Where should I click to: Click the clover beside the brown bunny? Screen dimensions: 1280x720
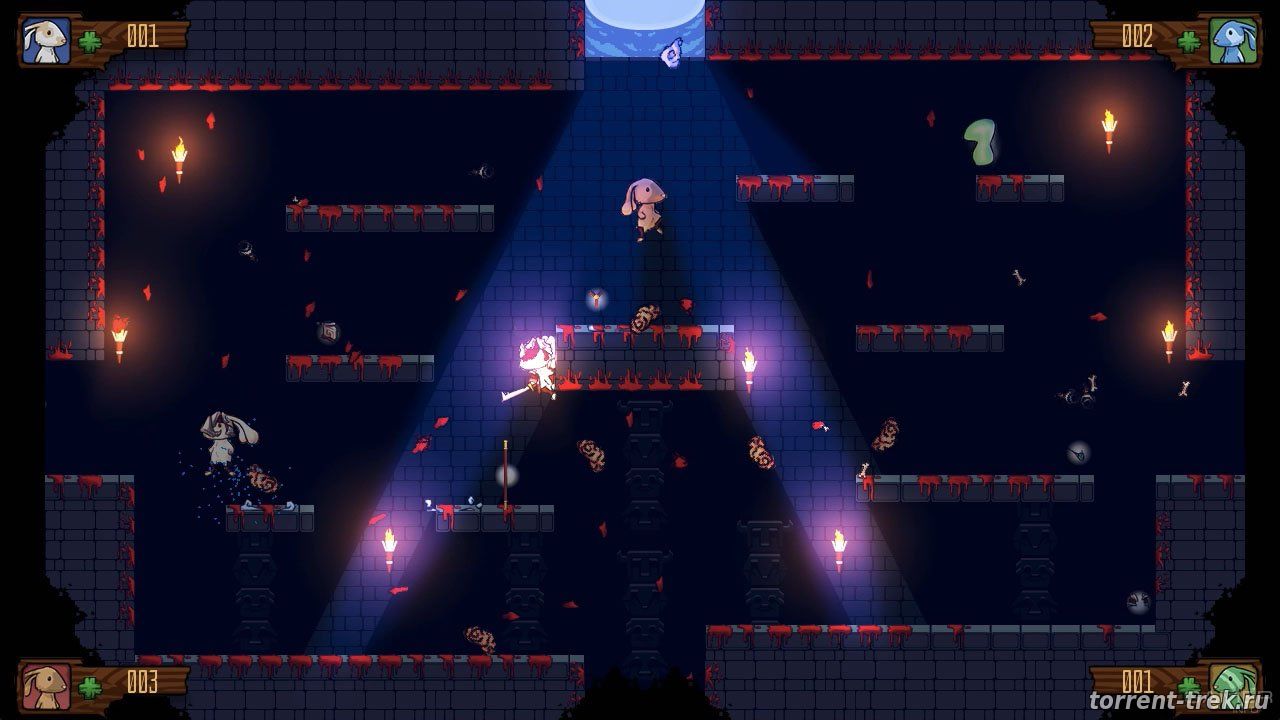(92, 686)
